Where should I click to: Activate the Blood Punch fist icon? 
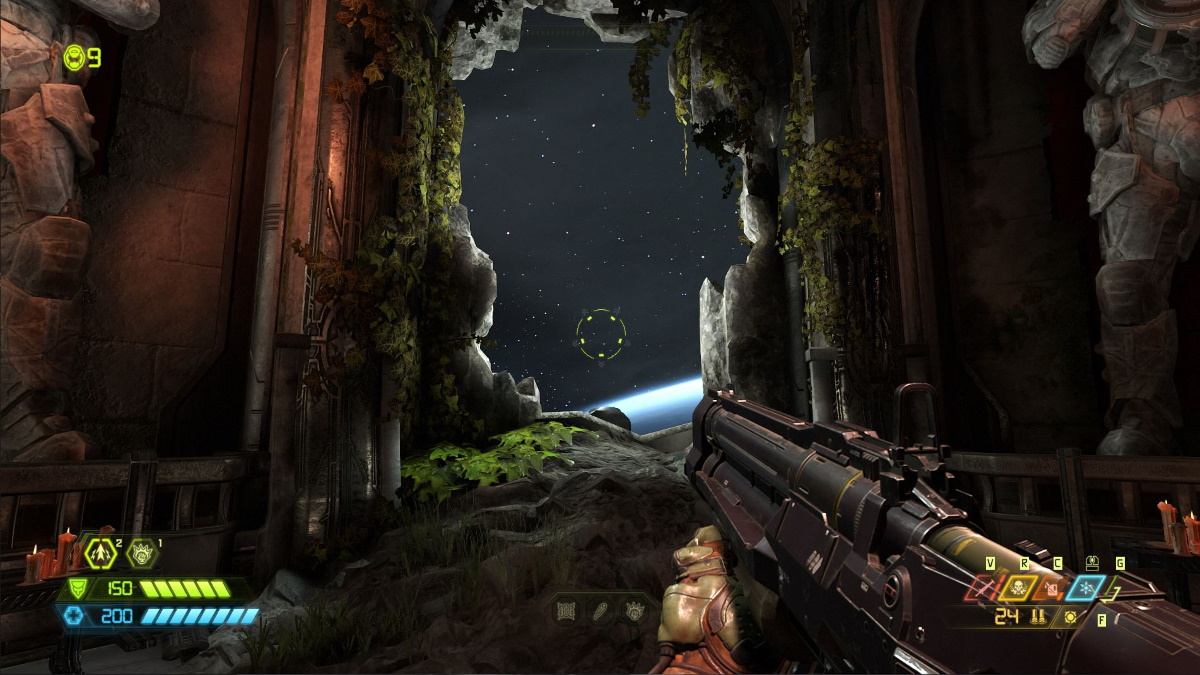(x=140, y=552)
